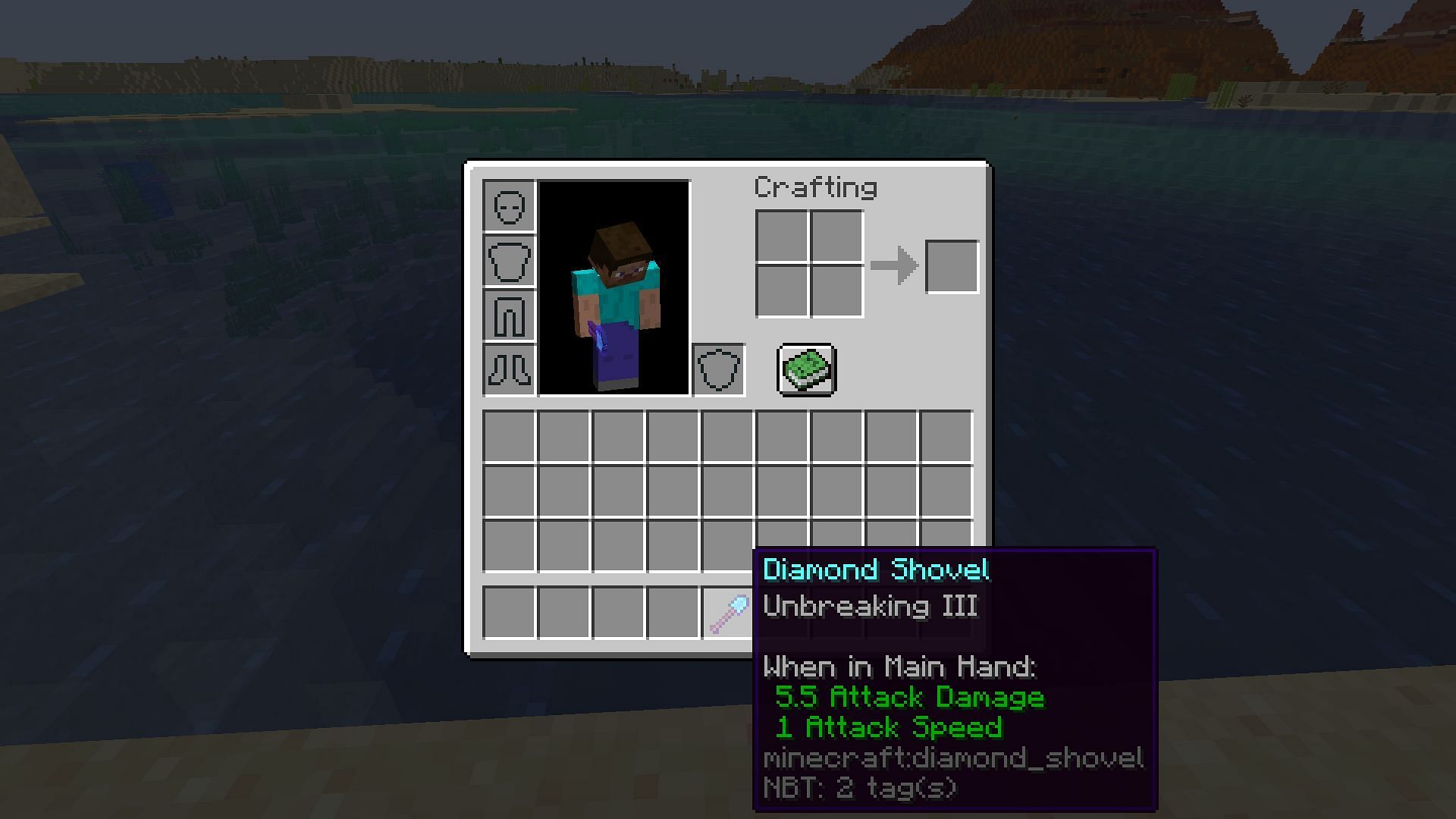Click the crafting output result slot
1456x819 pixels.
[x=952, y=267]
